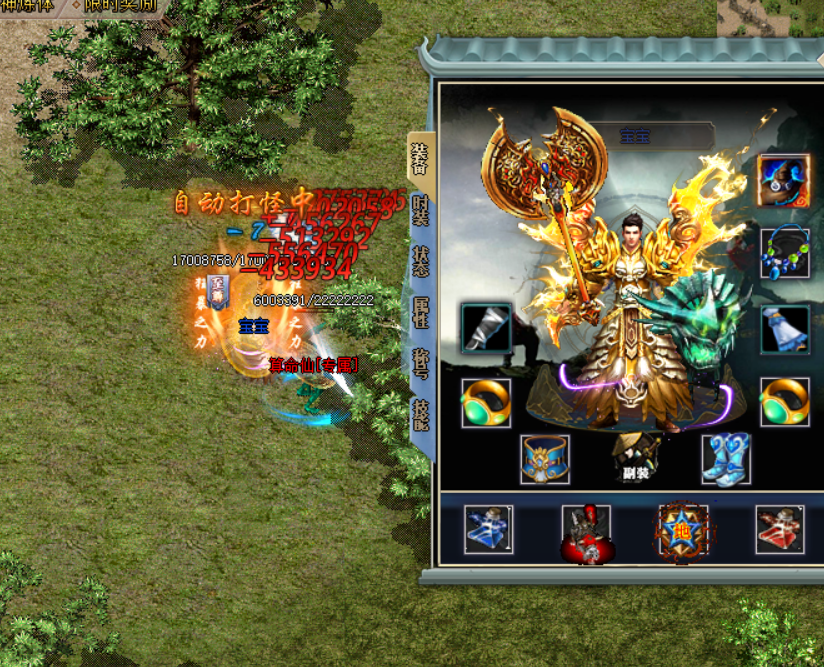The width and height of the screenshot is (824, 667).
Task: Open the 时装 fashion tab
Action: tap(421, 209)
